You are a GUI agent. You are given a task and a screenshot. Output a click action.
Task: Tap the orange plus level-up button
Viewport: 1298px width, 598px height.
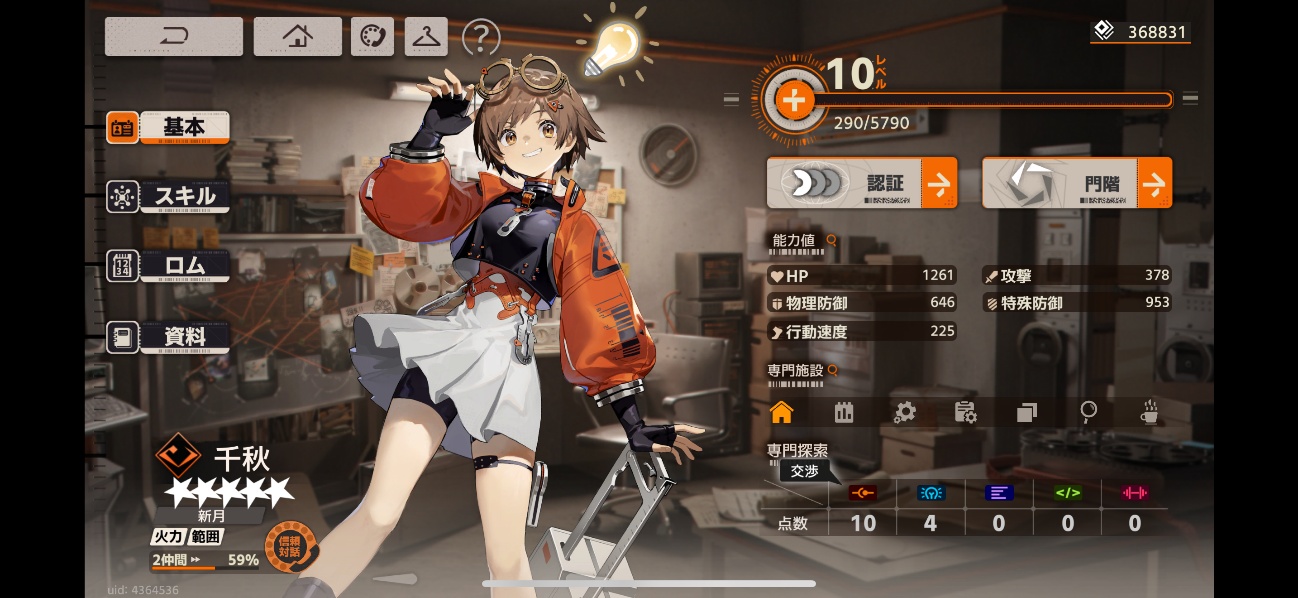[793, 100]
